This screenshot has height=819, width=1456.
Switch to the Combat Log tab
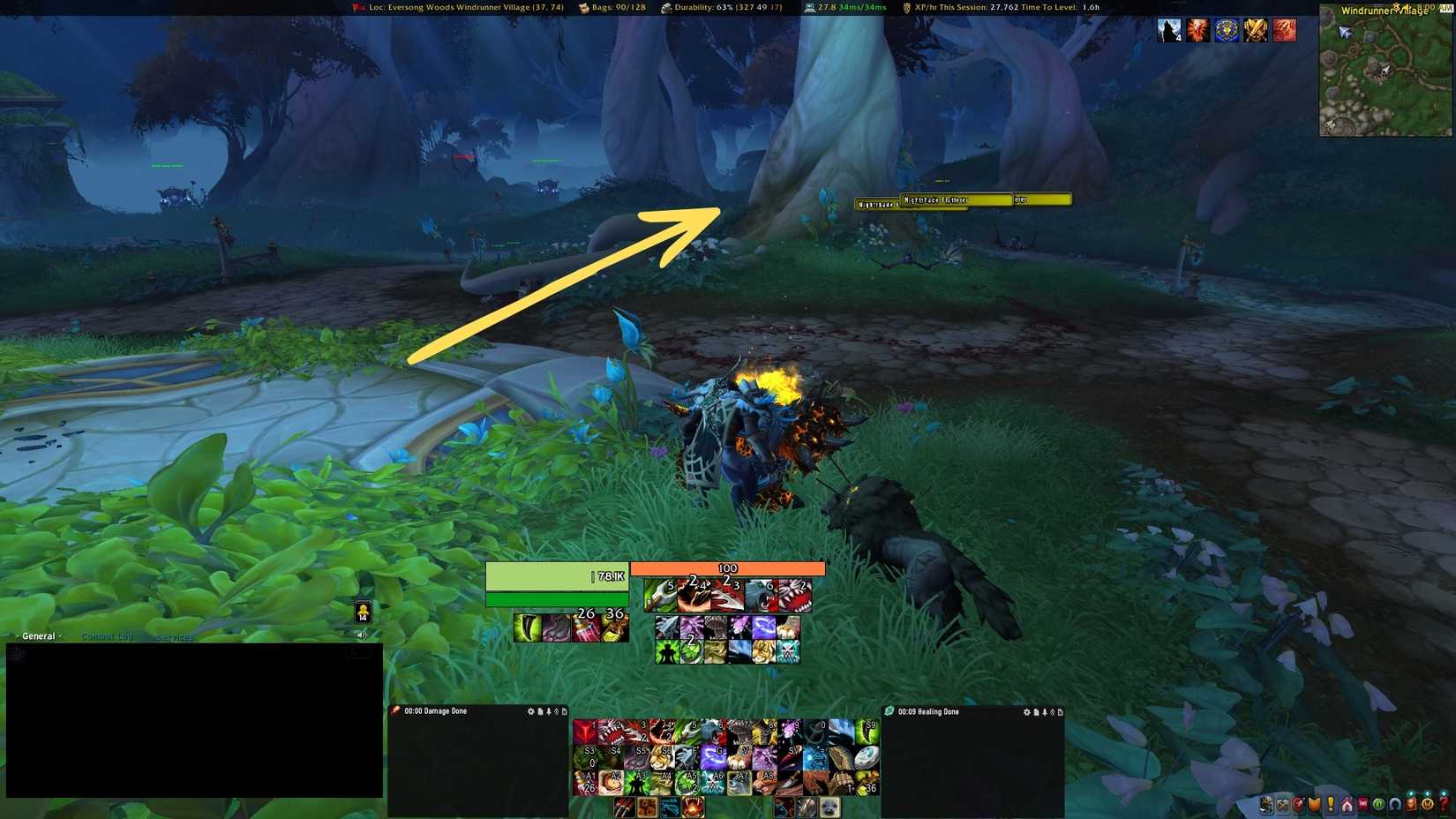107,635
